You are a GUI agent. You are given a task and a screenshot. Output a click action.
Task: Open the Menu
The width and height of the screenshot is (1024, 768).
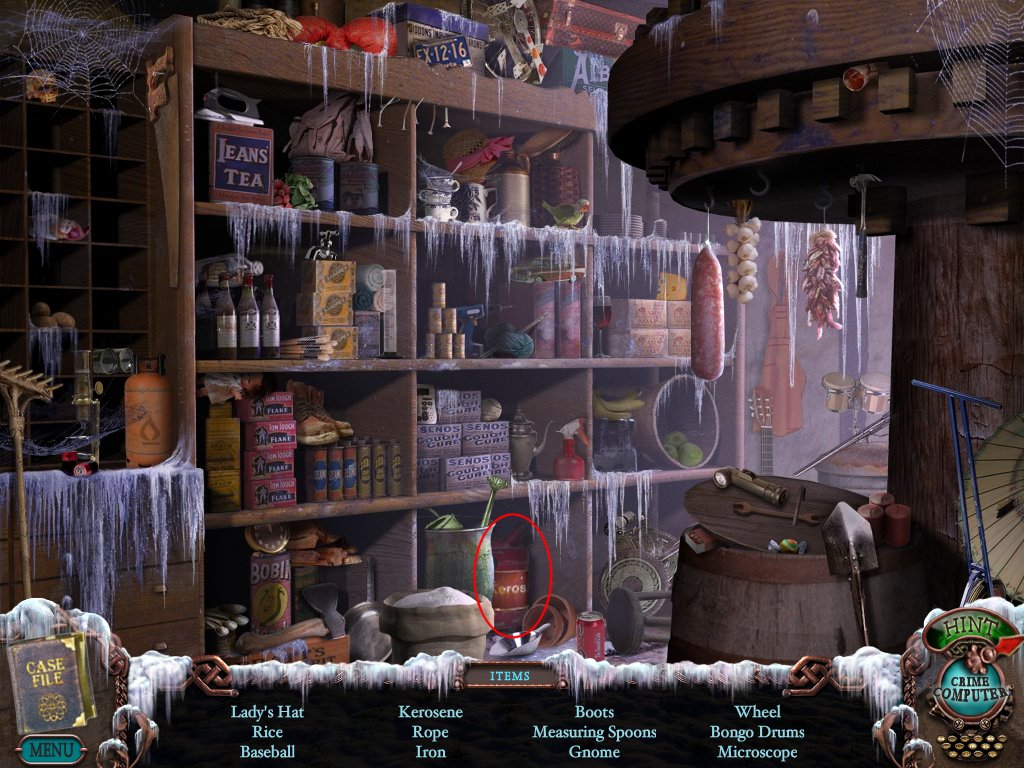[x=48, y=748]
